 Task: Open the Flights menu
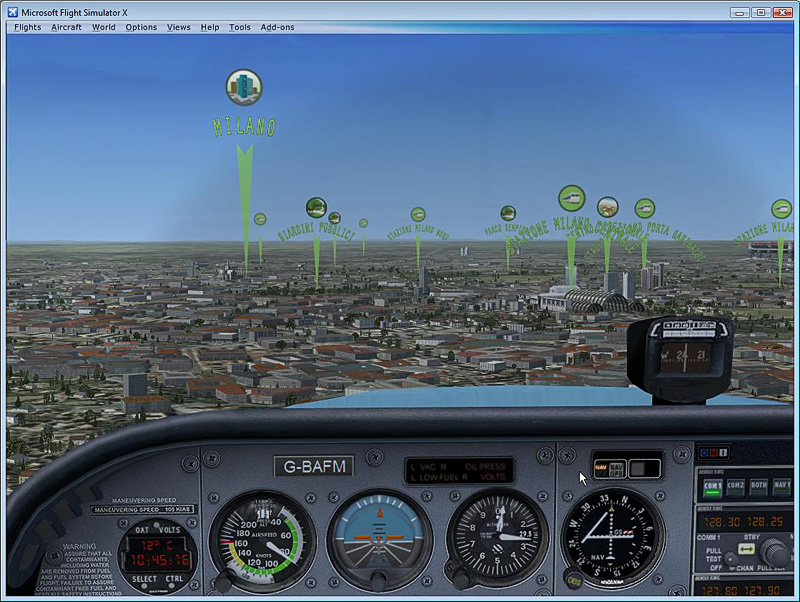27,27
